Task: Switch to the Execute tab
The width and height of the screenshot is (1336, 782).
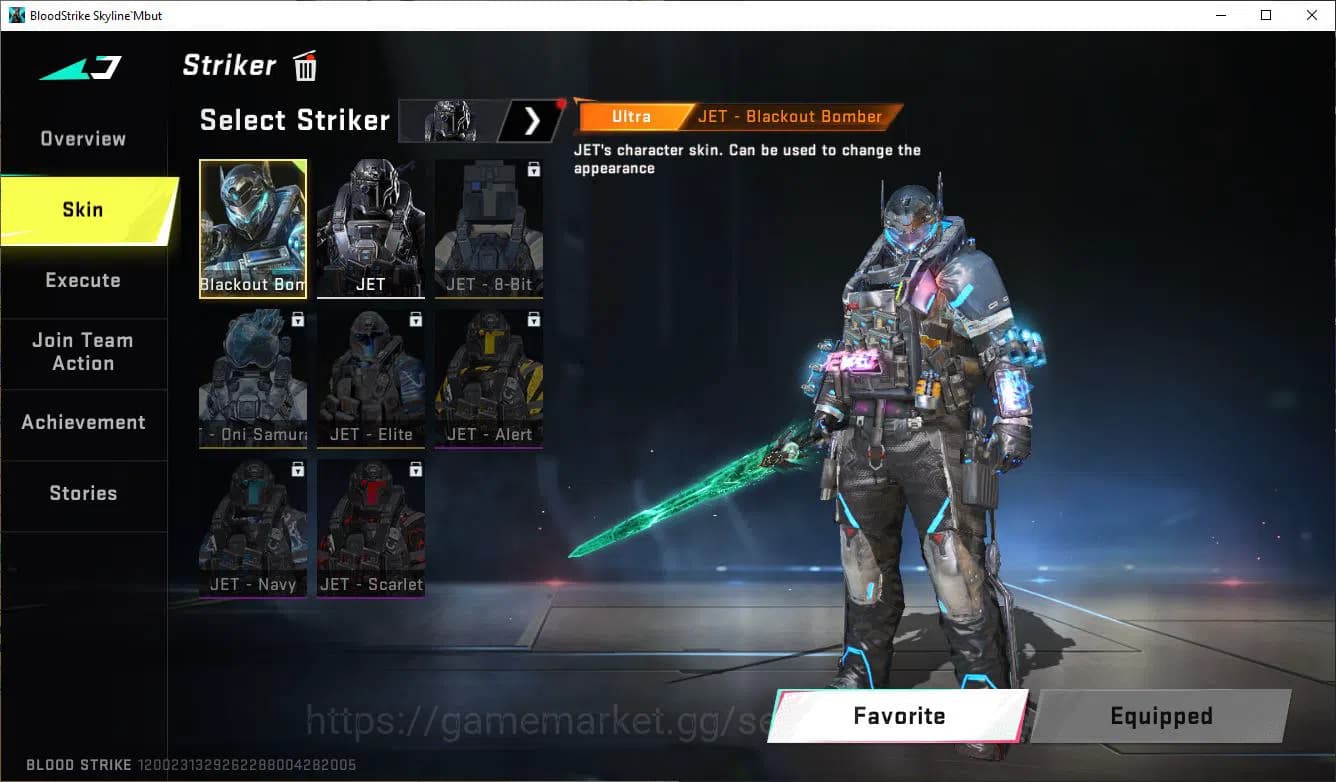Action: [x=84, y=280]
